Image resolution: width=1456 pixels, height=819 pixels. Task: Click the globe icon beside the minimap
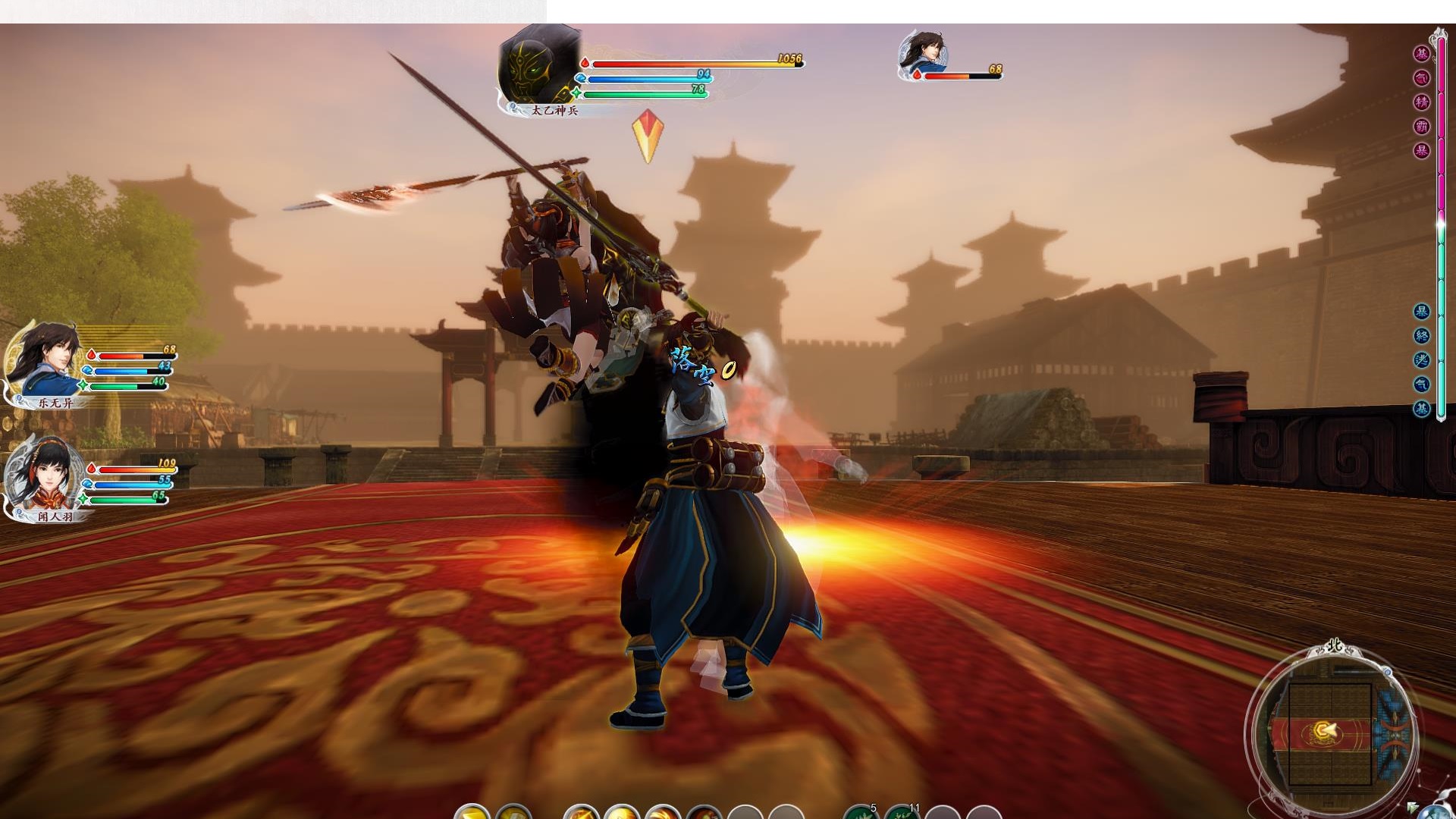(1436, 813)
